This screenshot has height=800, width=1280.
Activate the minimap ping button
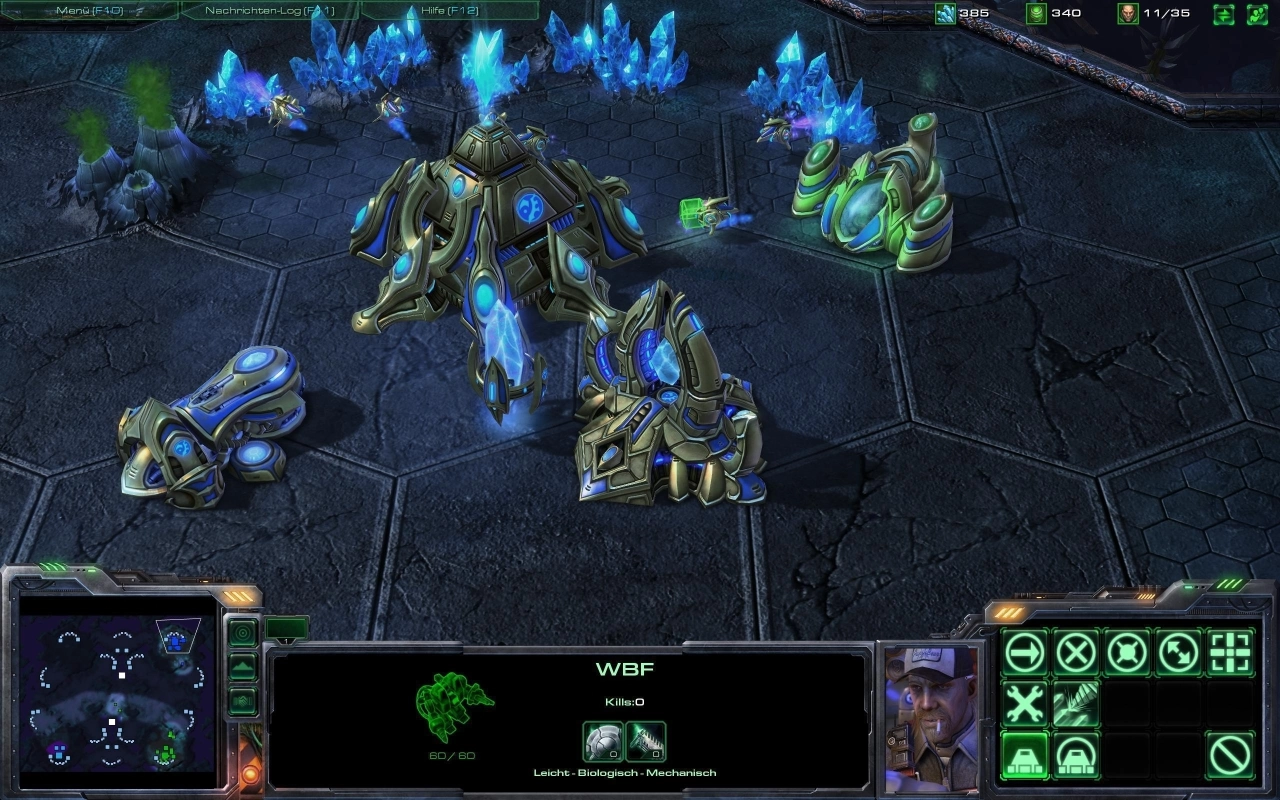click(243, 632)
